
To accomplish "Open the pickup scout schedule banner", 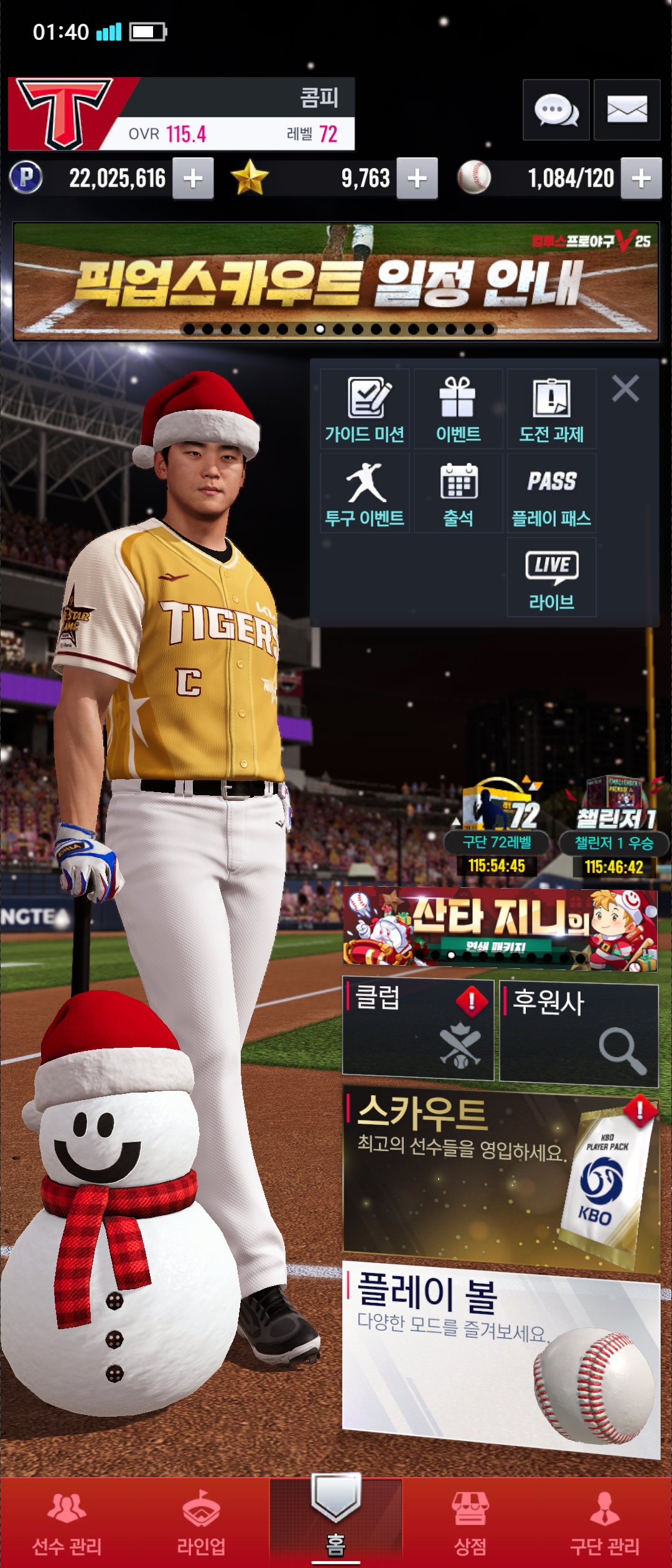I will pyautogui.click(x=336, y=282).
